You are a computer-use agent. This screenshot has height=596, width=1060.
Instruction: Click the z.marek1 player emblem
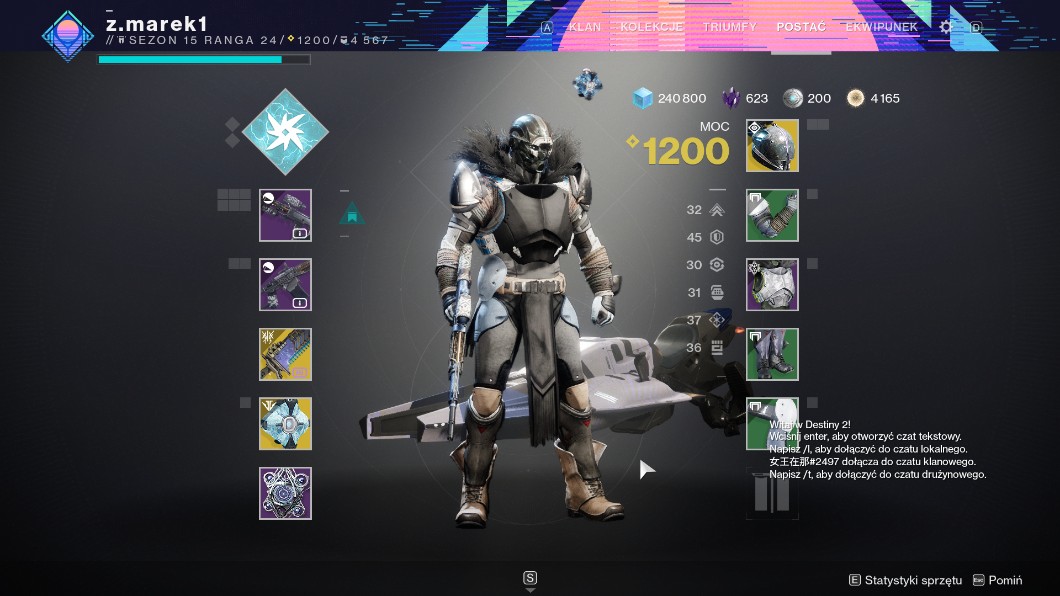pyautogui.click(x=67, y=34)
